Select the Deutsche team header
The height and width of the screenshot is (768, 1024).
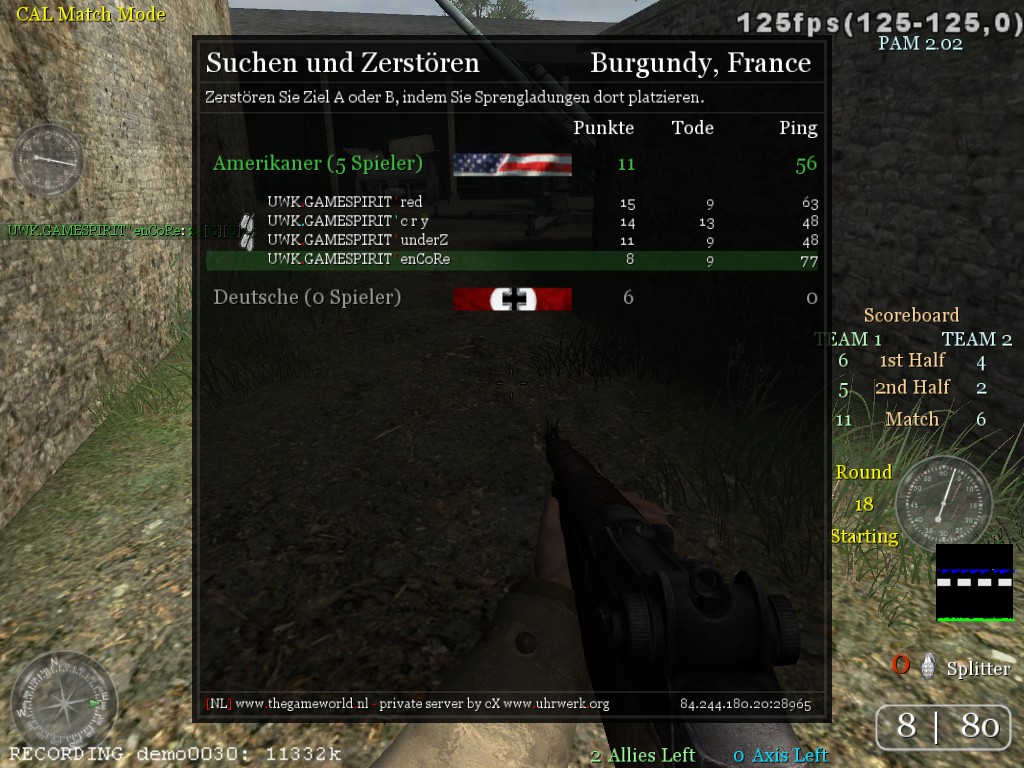[307, 297]
